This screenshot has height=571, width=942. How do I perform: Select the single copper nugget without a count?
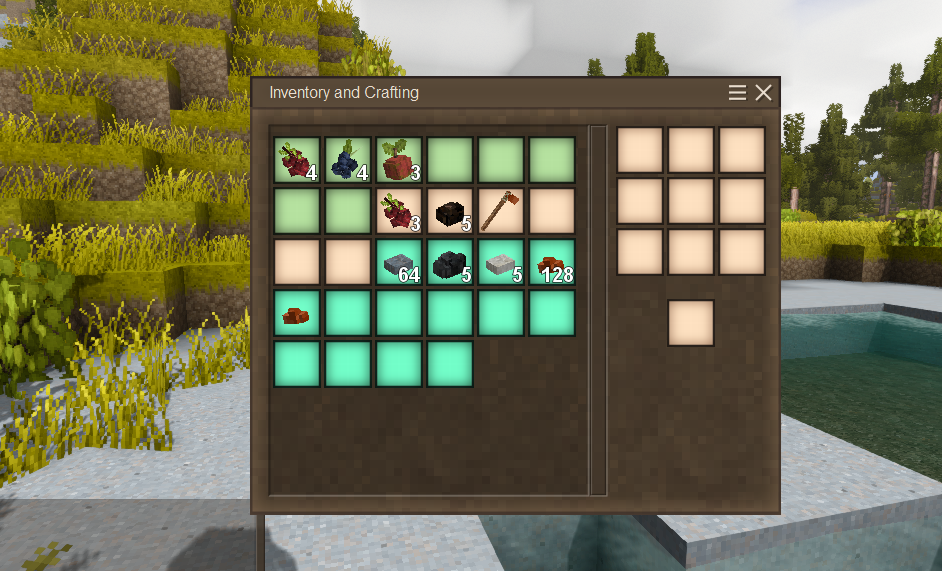click(x=297, y=313)
